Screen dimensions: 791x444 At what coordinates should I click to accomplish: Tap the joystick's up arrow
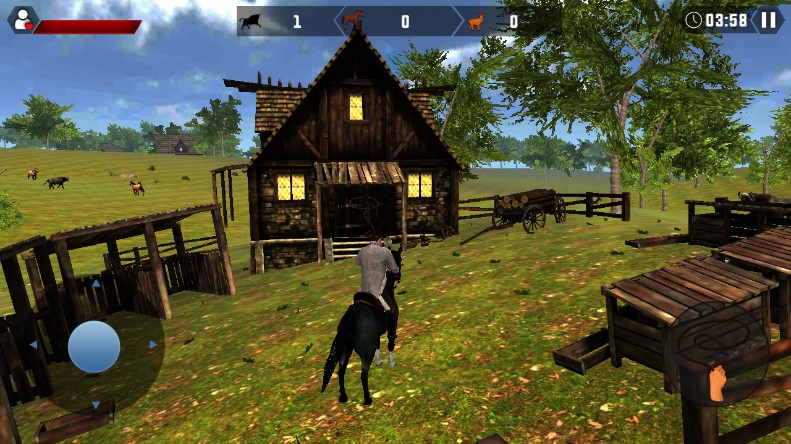pos(95,284)
